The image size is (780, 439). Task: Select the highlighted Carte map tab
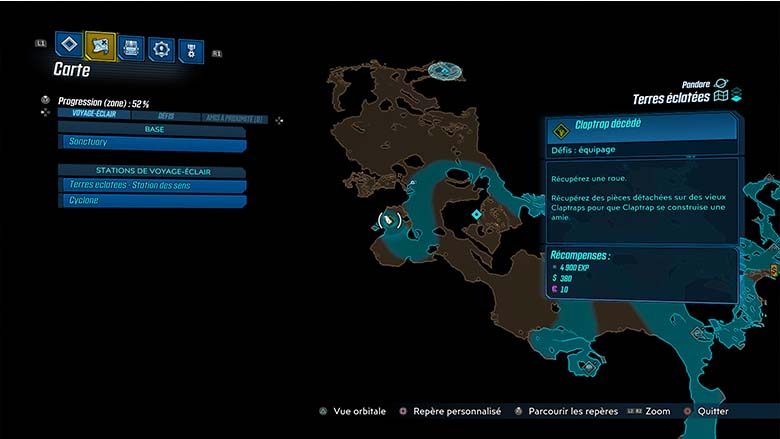tap(100, 44)
